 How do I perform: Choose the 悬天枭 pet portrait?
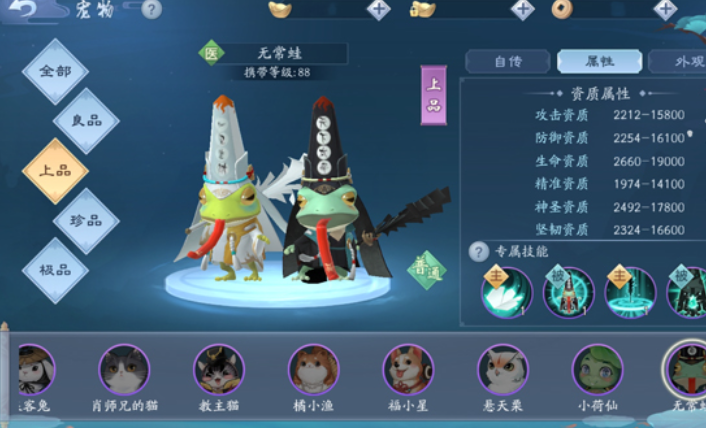point(502,372)
